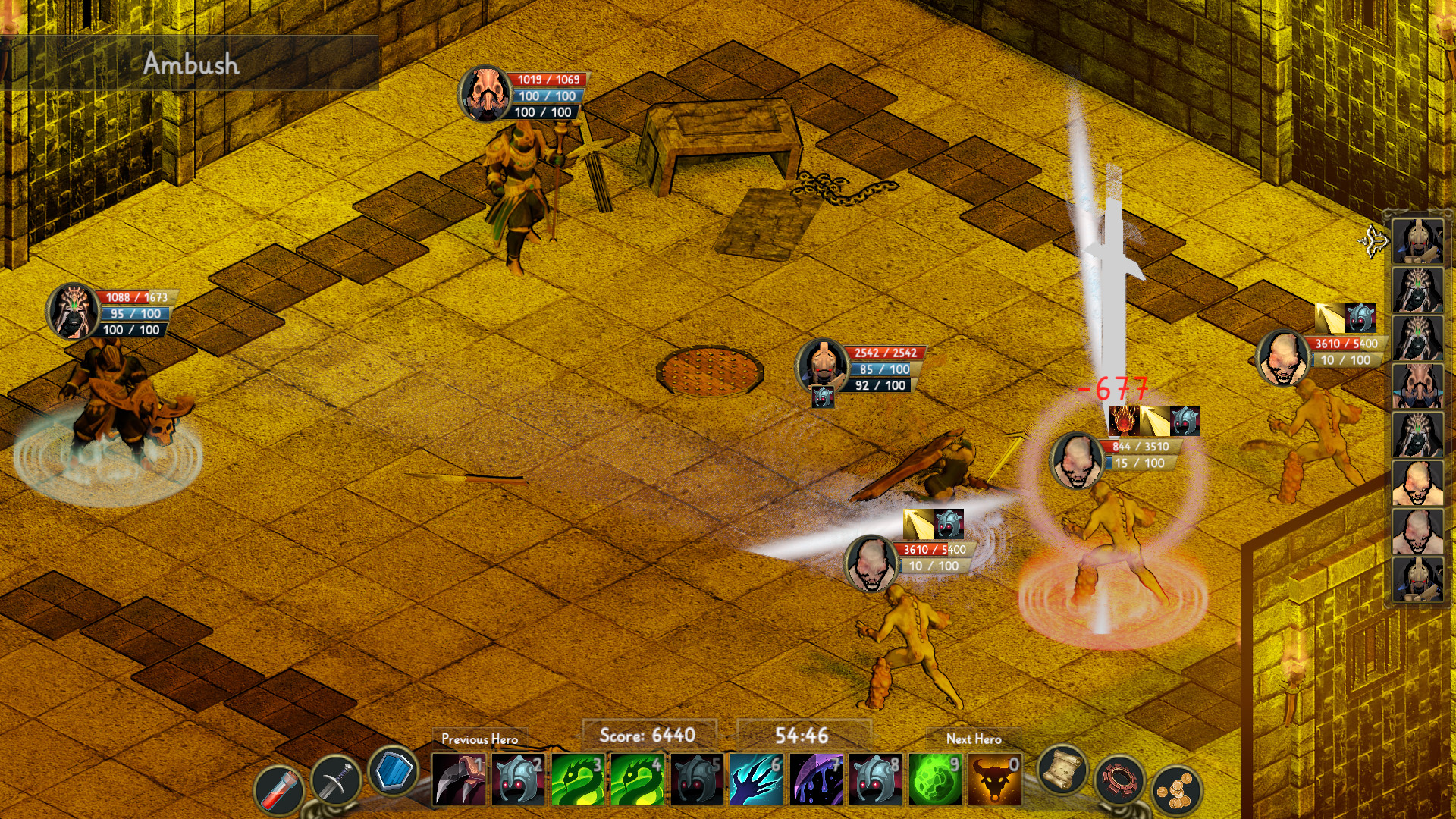Click the Previous Hero button
The width and height of the screenshot is (1456, 819).
click(x=480, y=738)
